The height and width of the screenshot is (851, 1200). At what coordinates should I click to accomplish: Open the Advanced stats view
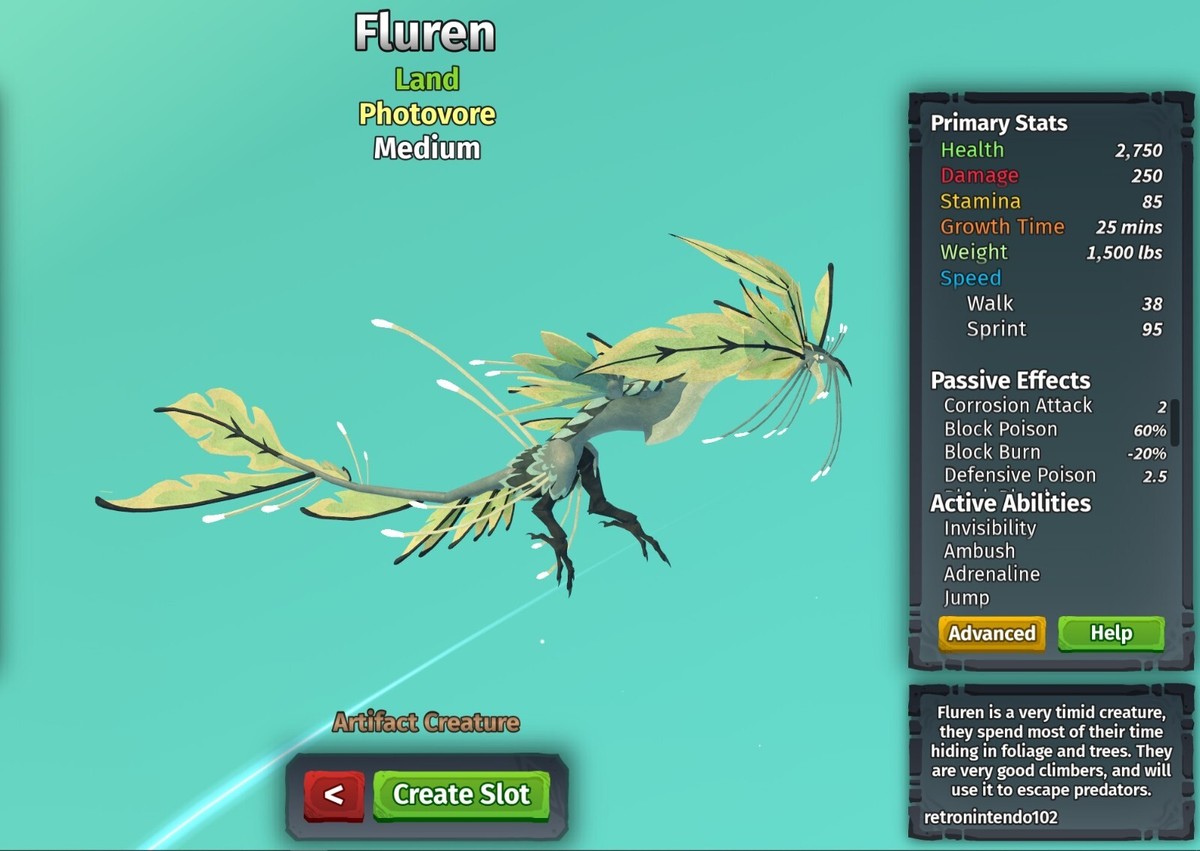(x=991, y=634)
